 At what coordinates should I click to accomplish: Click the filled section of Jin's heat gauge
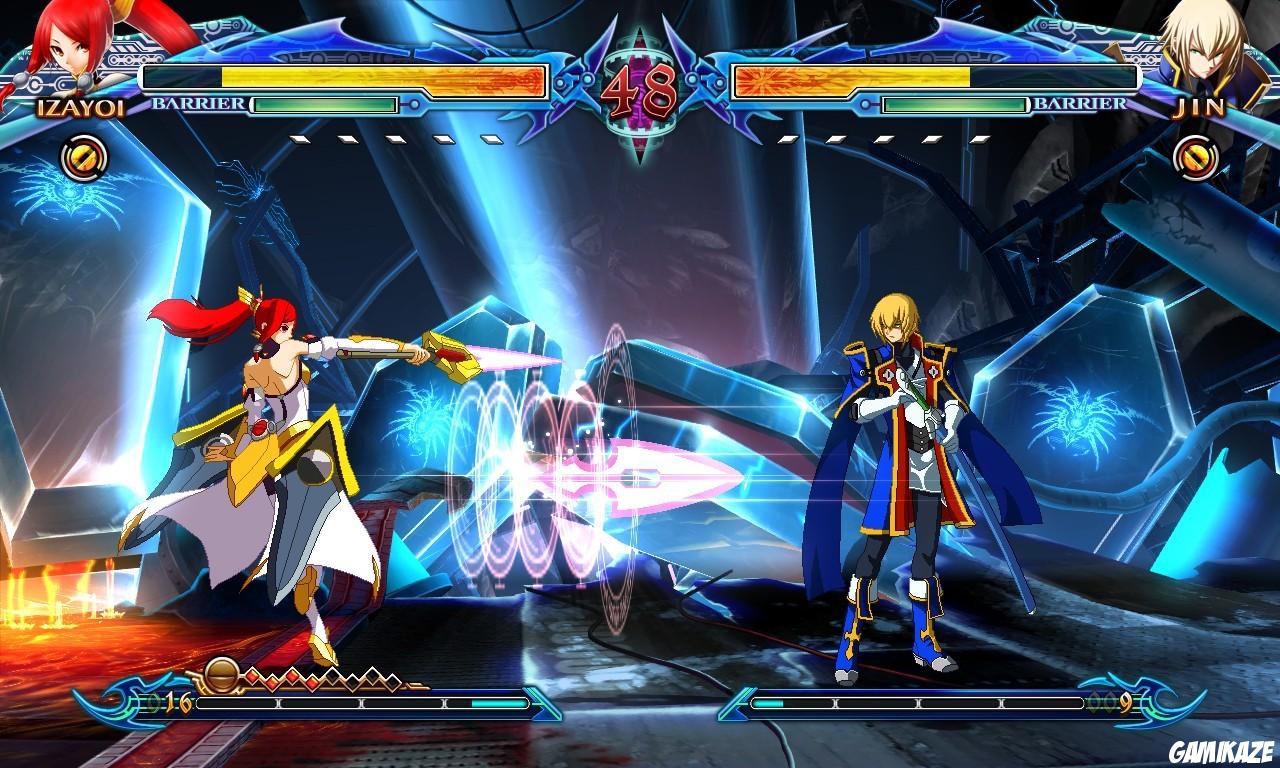(768, 702)
